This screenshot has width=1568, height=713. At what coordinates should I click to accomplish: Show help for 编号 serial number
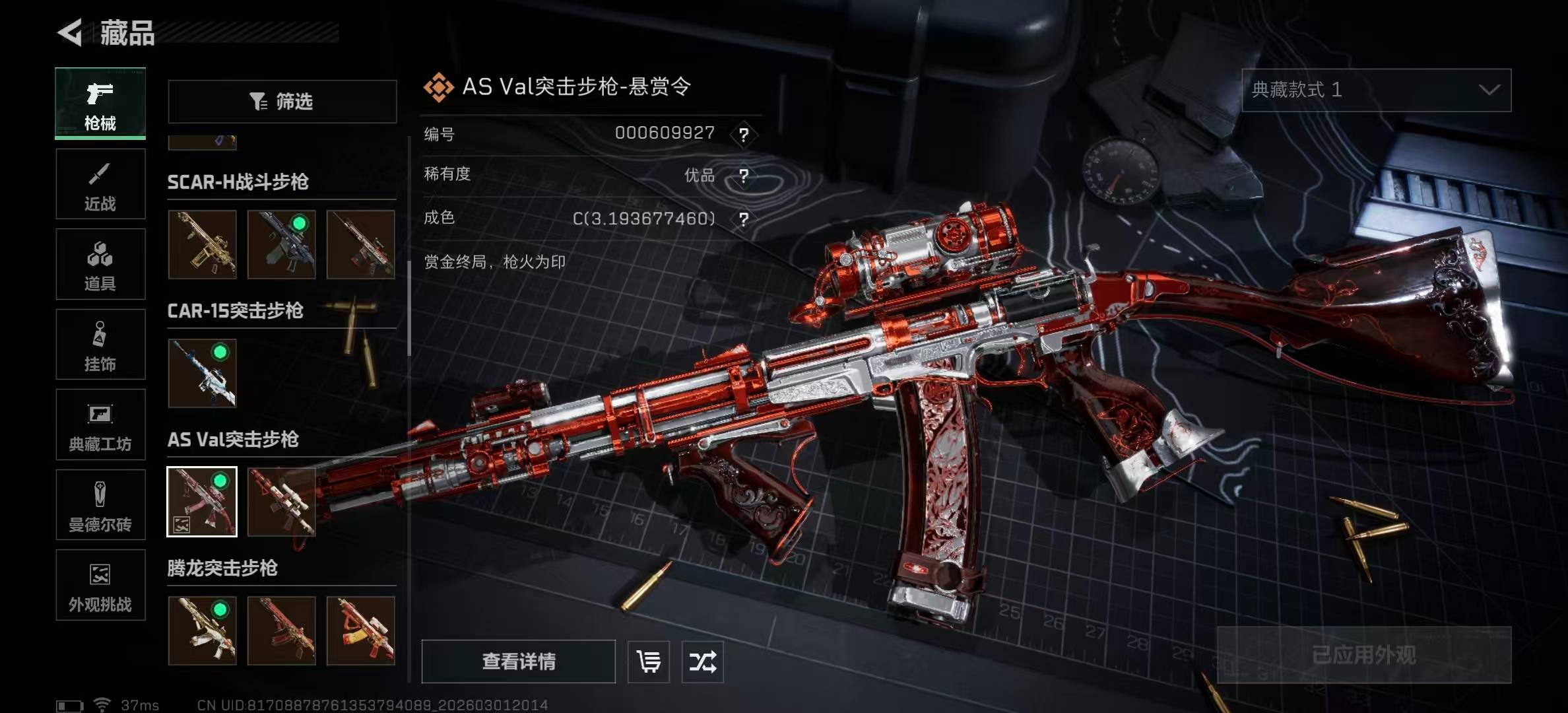click(744, 135)
